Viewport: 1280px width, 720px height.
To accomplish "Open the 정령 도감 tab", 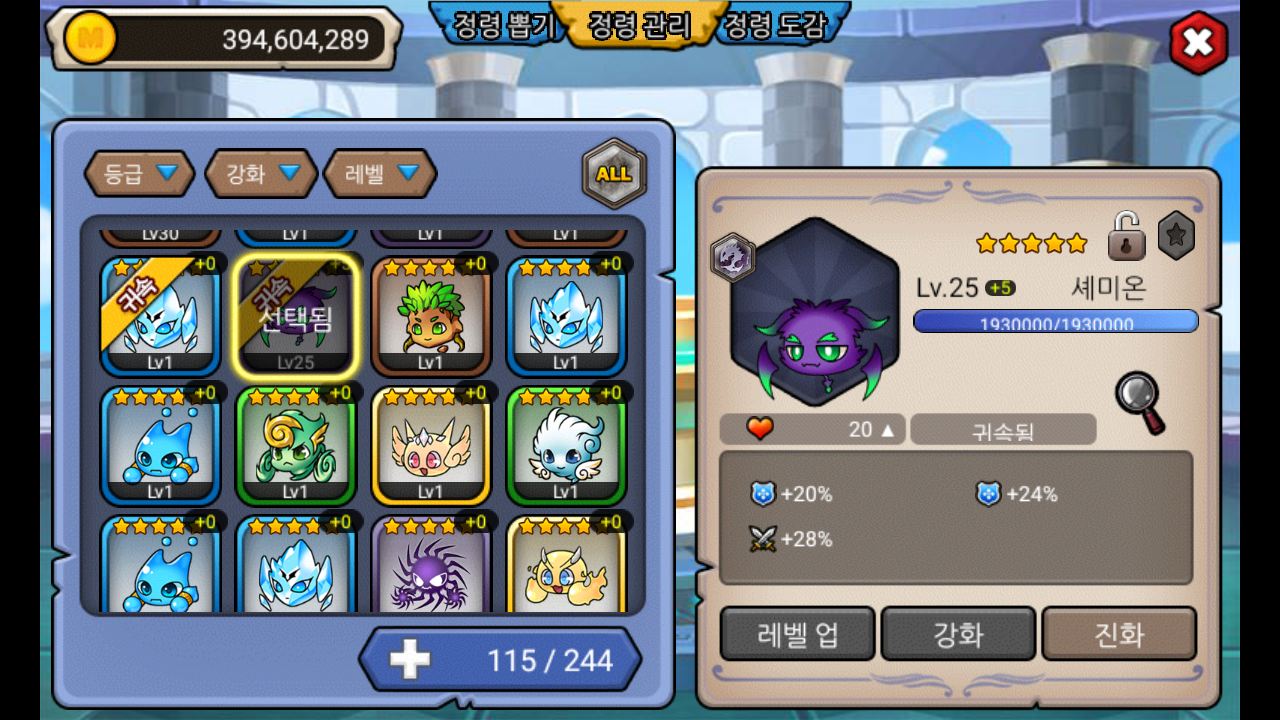I will pyautogui.click(x=776, y=25).
